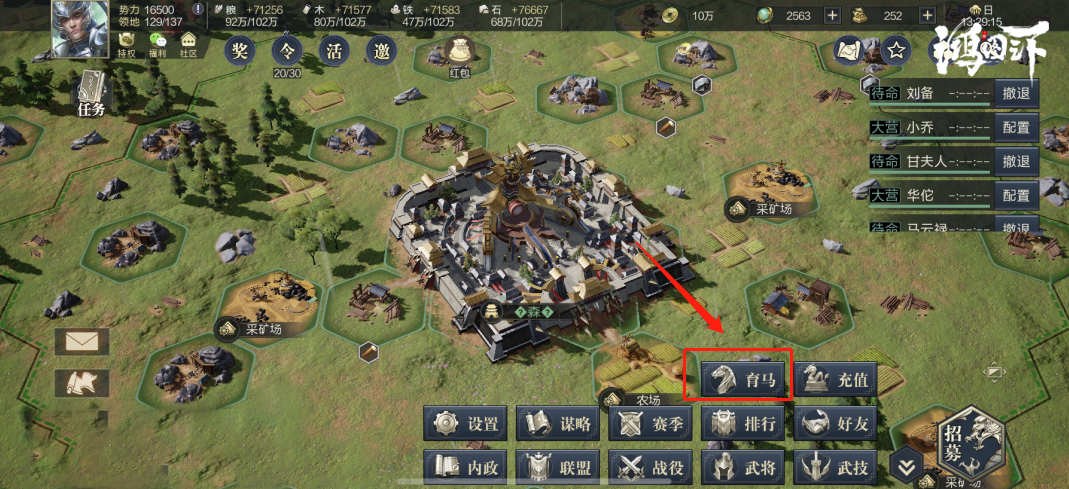Open 内政 internal affairs
The image size is (1069, 489).
pos(465,466)
